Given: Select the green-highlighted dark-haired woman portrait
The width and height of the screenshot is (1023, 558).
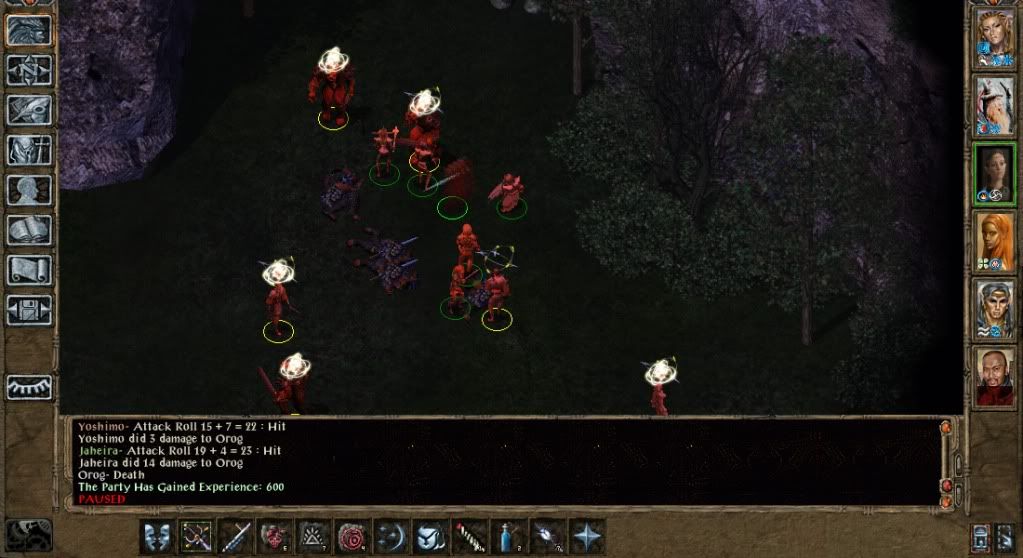Looking at the screenshot, I should [x=995, y=174].
